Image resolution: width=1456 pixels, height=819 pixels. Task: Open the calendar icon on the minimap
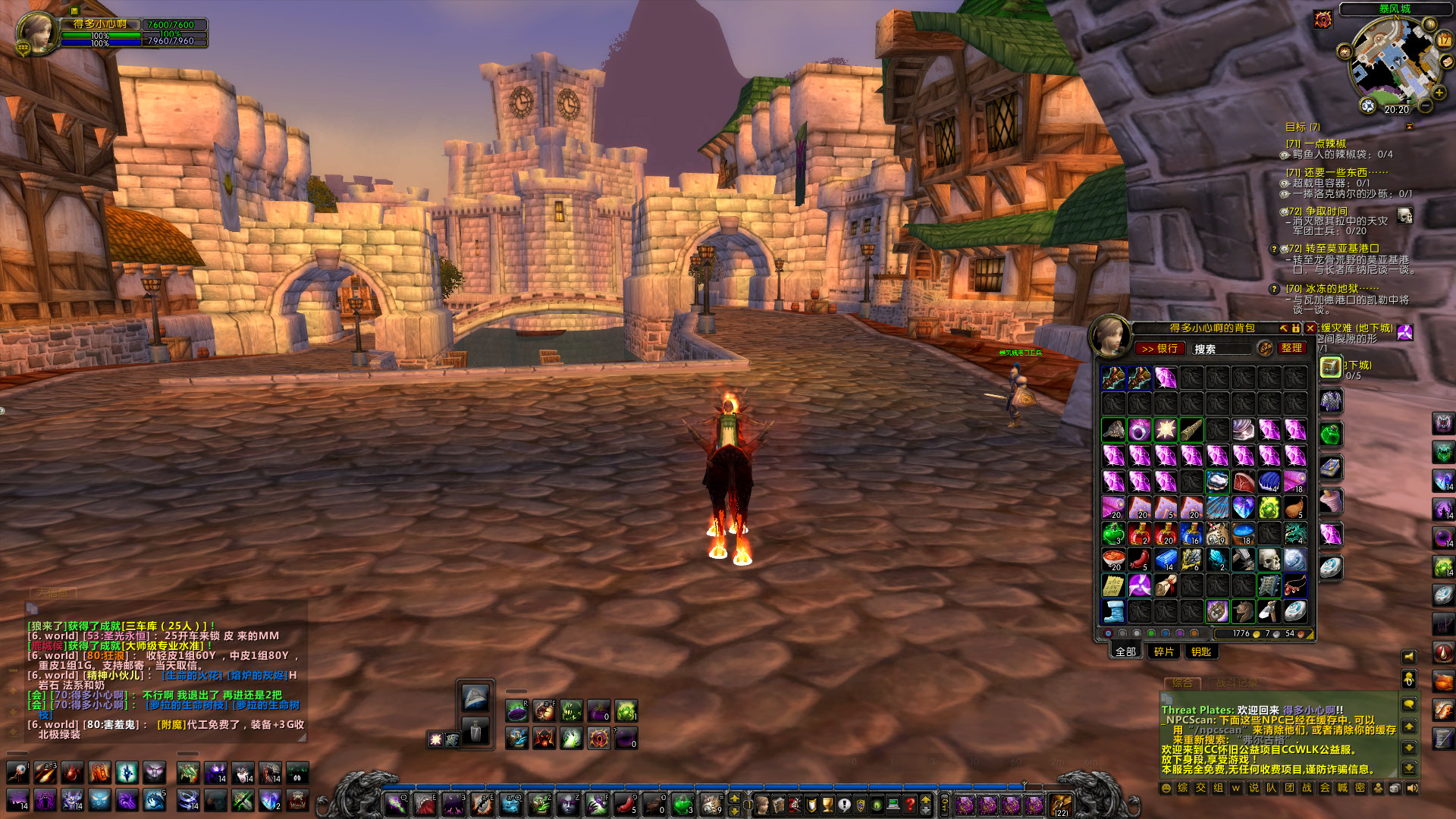[1445, 39]
